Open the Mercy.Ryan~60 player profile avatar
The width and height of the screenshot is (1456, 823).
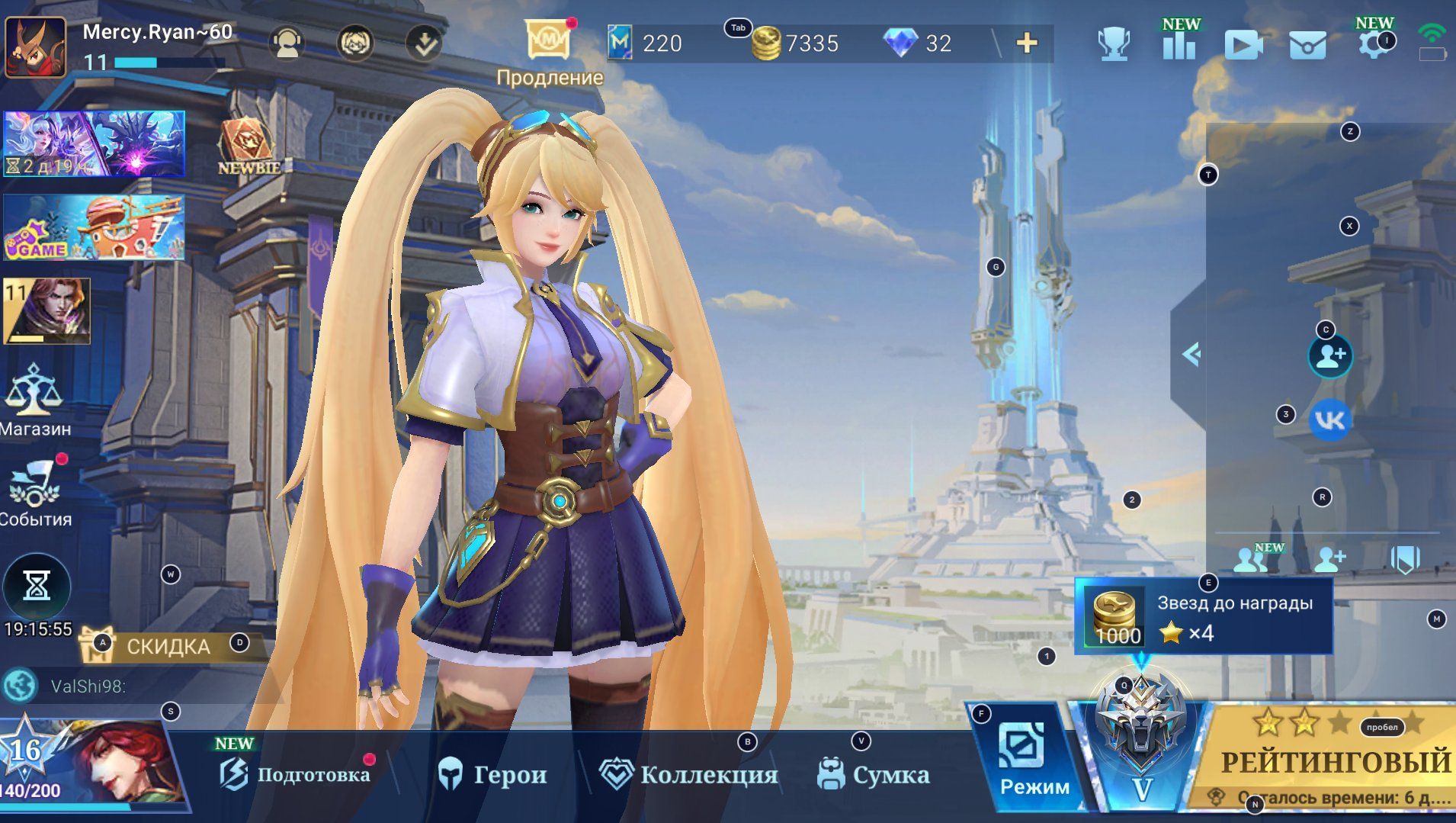pos(35,47)
